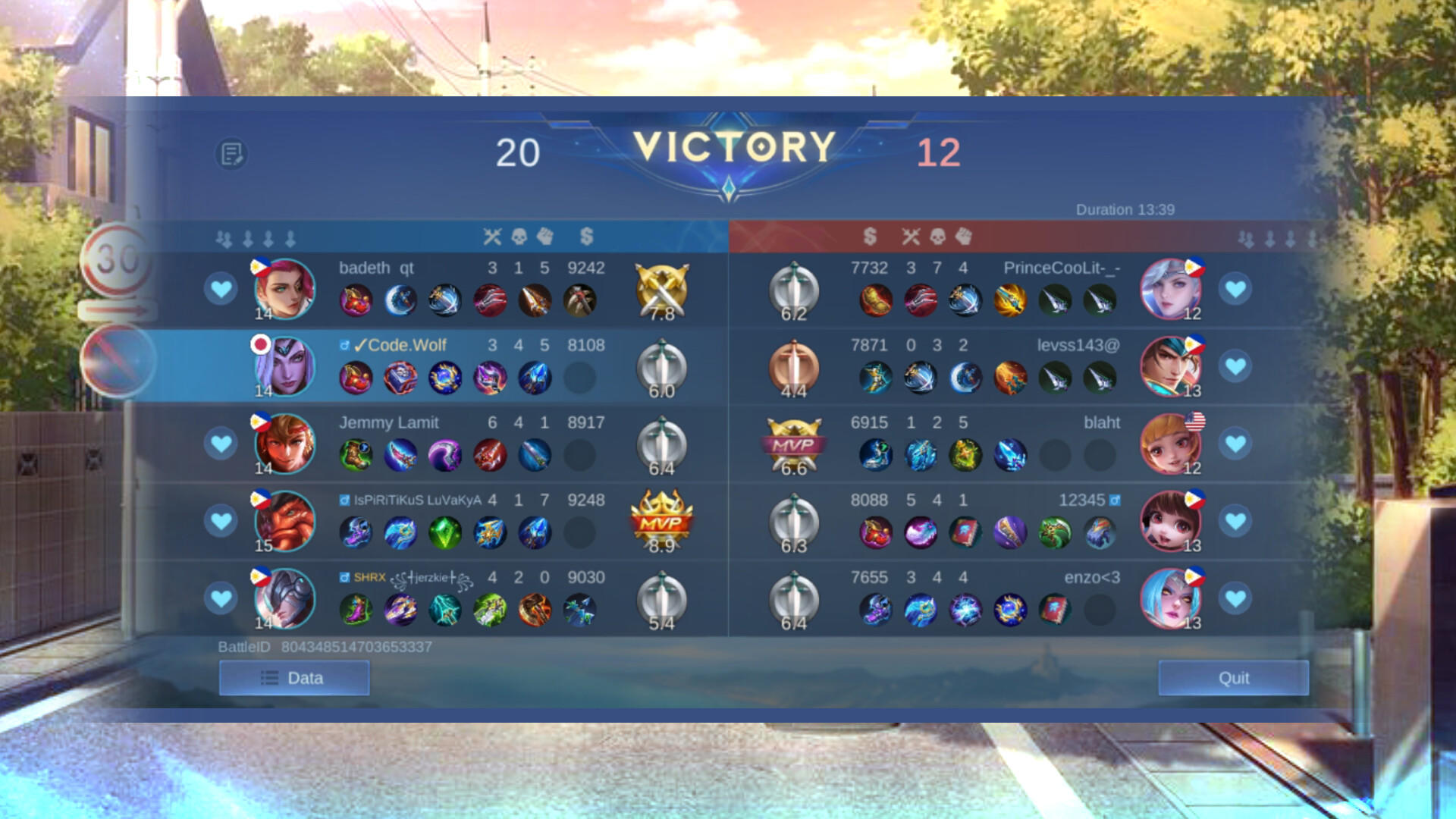This screenshot has height=819, width=1456.
Task: Toggle the heart like beside Jemmy Lamit
Action: click(x=221, y=443)
